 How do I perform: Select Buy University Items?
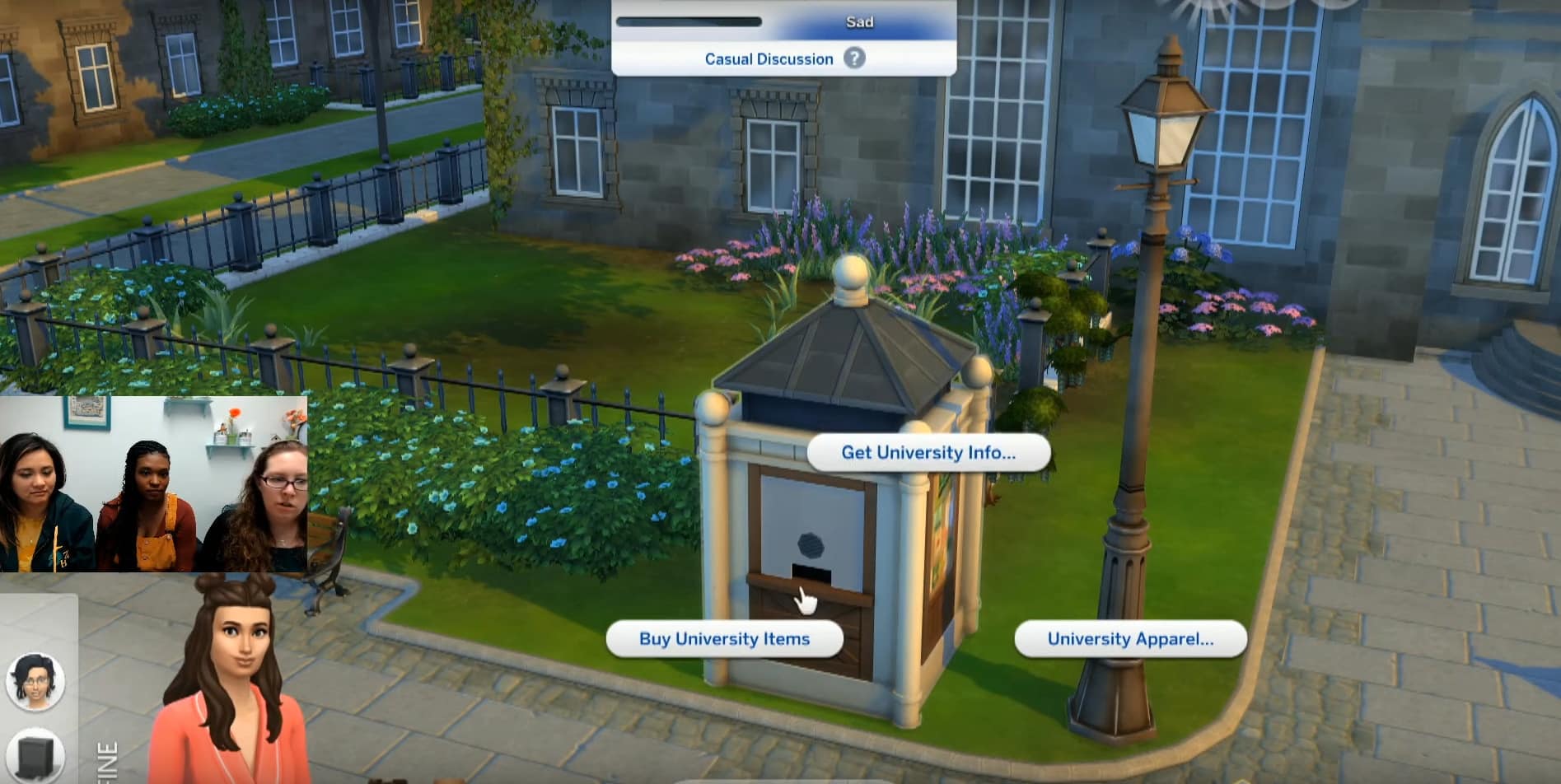click(x=724, y=639)
